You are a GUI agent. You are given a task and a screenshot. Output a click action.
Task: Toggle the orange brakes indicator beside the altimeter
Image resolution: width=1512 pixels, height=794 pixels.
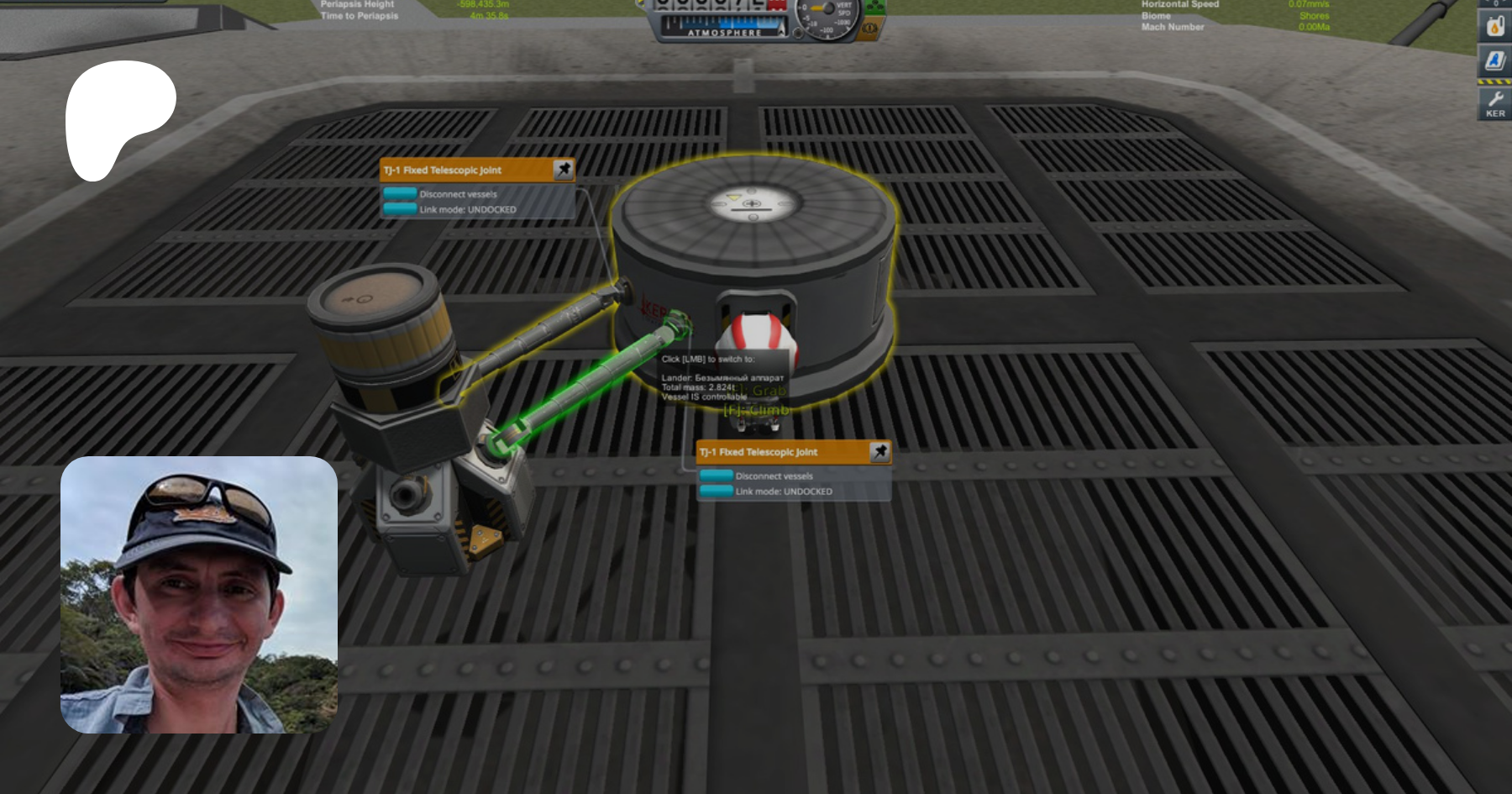(x=870, y=29)
